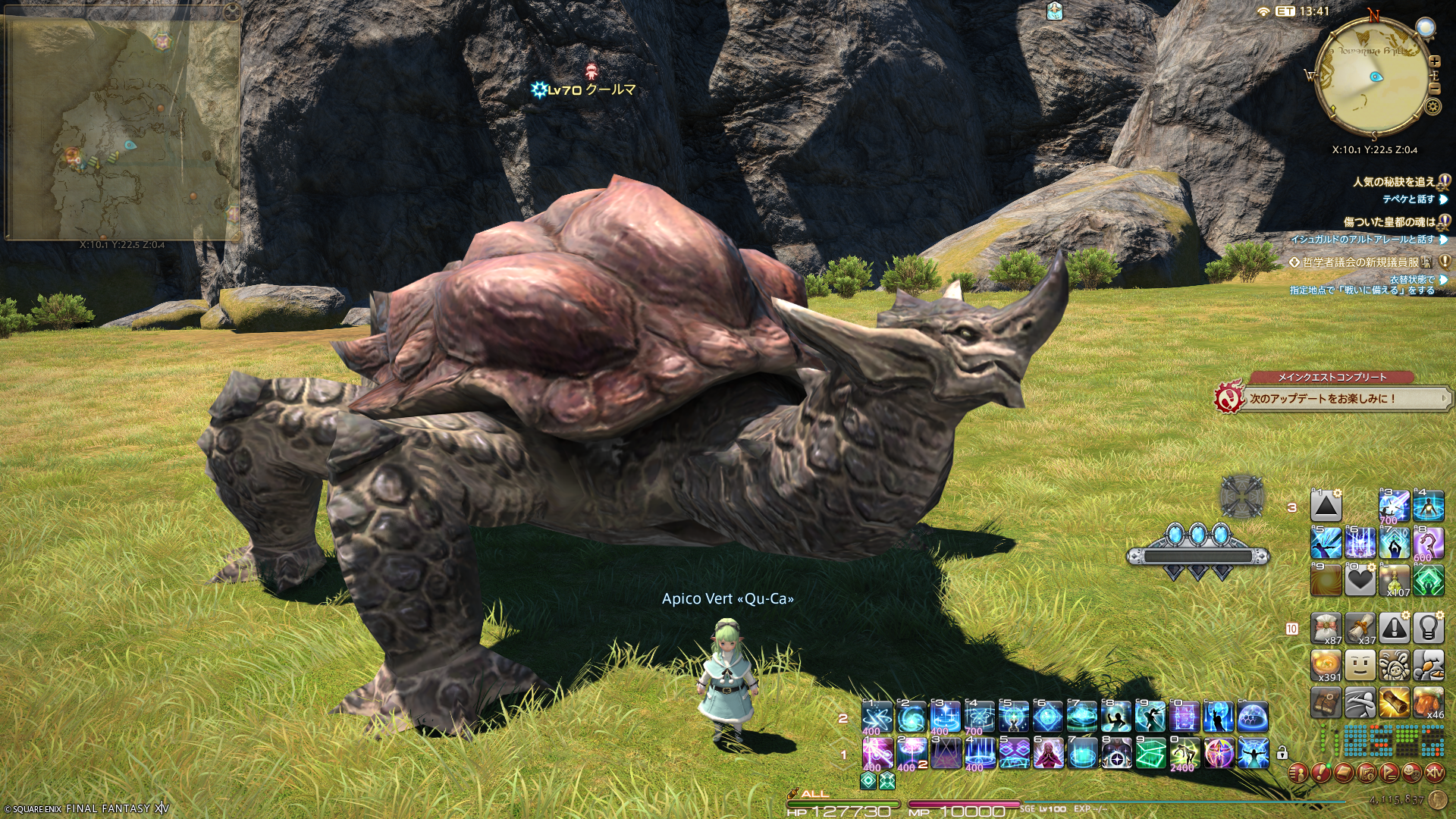Select the 傷ついた皇都の魂は quest entry
Viewport: 1456px width, 819px height.
pos(1389,222)
